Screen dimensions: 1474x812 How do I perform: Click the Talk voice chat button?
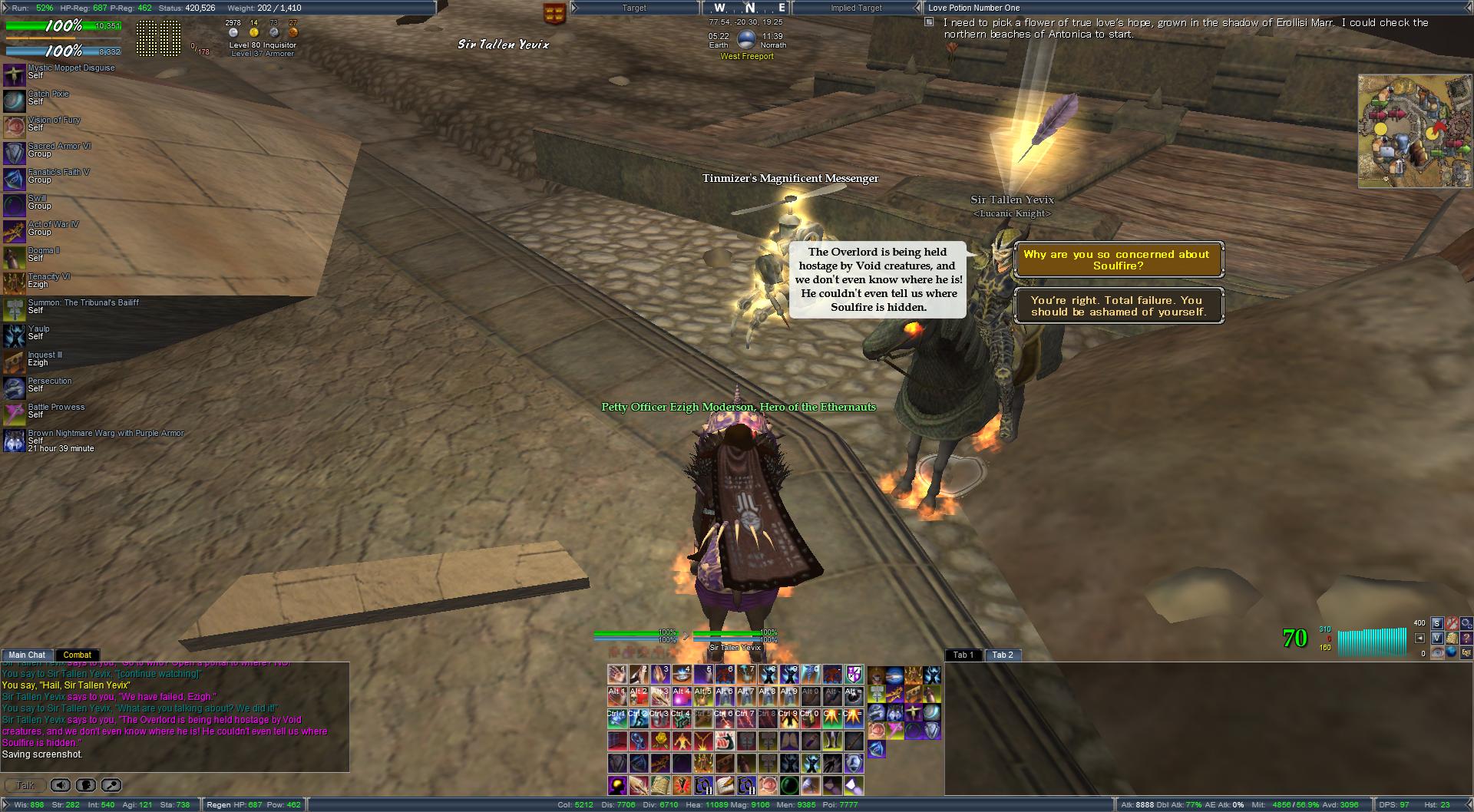coord(25,785)
